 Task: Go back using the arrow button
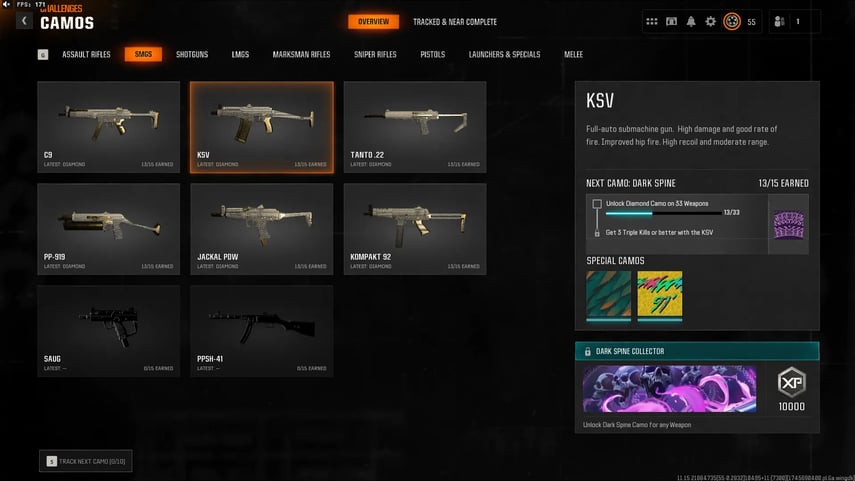pyautogui.click(x=24, y=21)
